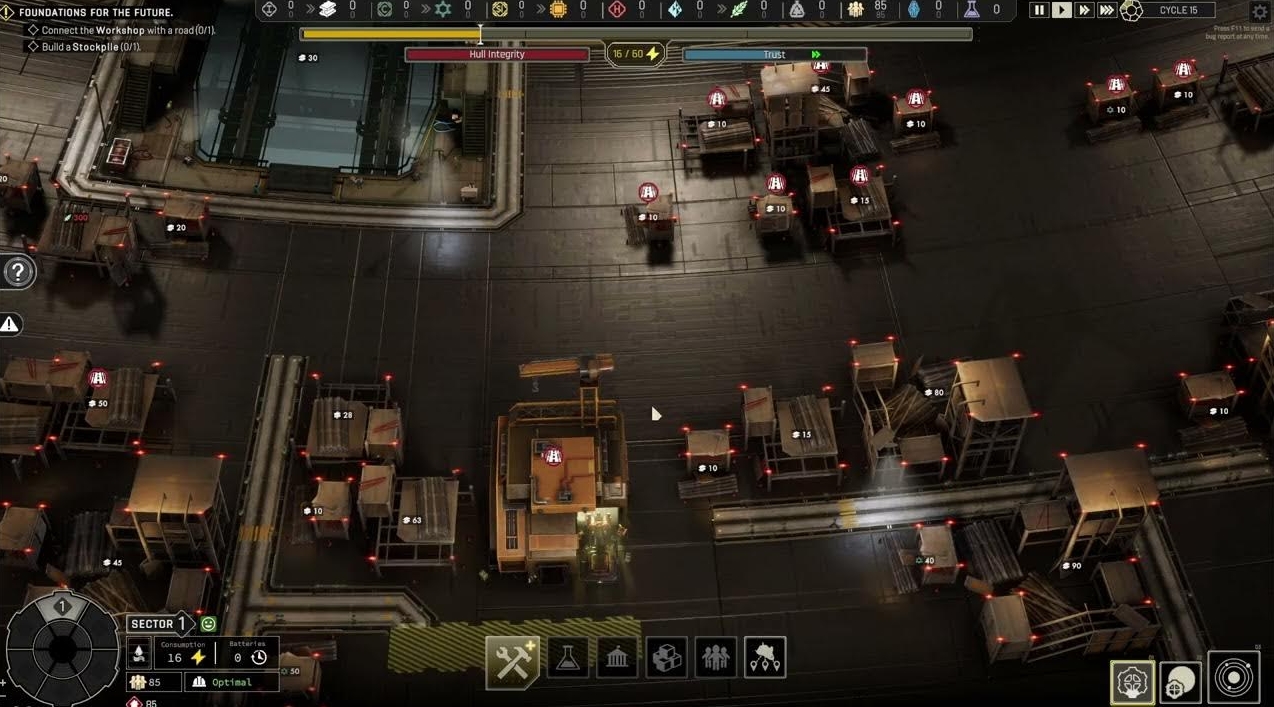Open the settings gear in top corner
Viewport: 1274px width, 707px height.
1260,11
